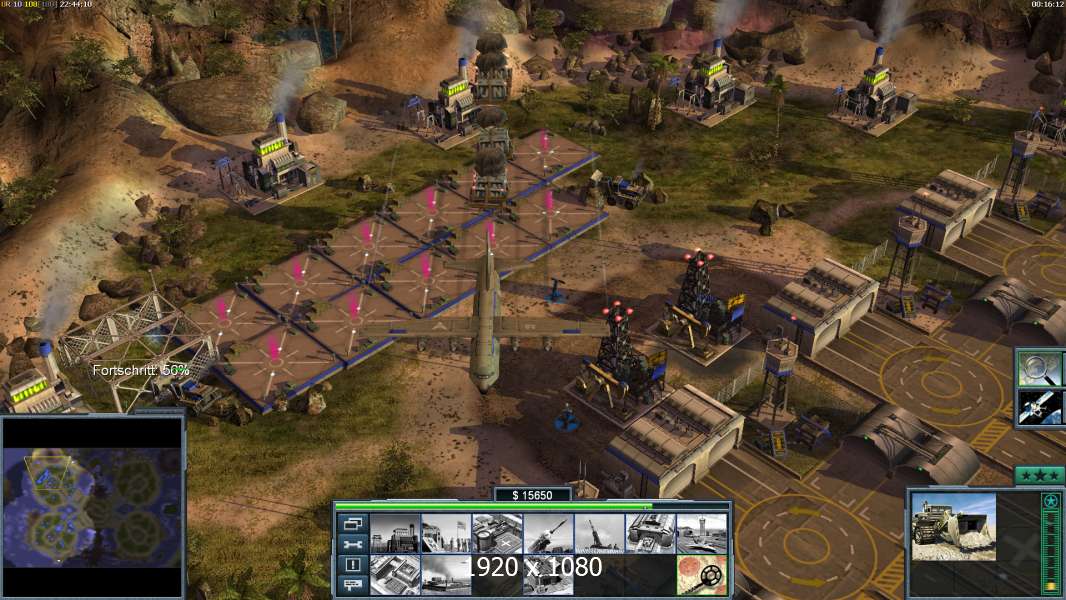Viewport: 1066px width, 600px height.
Task: Select the bunker icon beneath the missile launcher
Action: tap(548, 574)
